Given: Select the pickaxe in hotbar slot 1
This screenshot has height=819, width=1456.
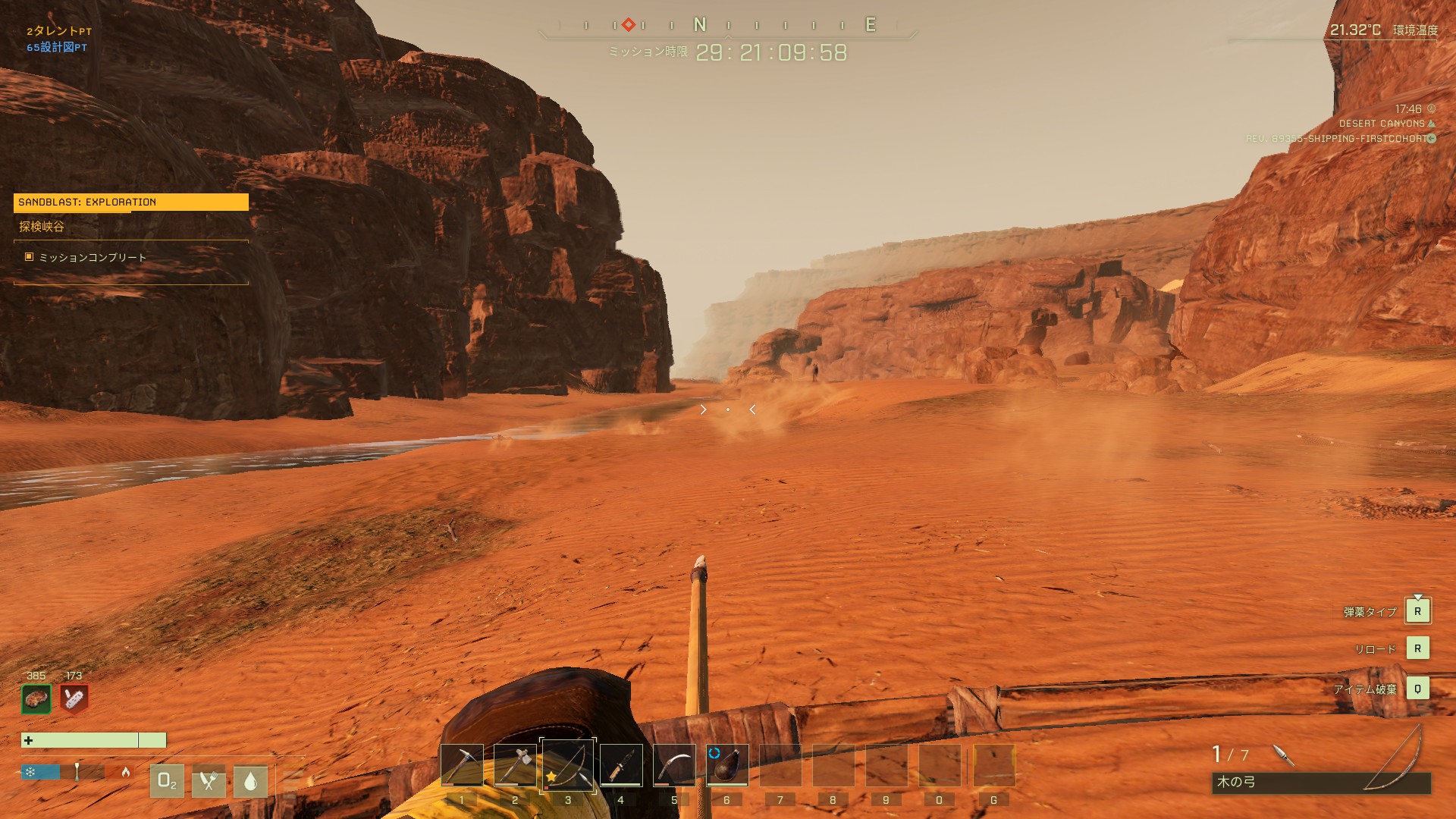Looking at the screenshot, I should point(462,765).
